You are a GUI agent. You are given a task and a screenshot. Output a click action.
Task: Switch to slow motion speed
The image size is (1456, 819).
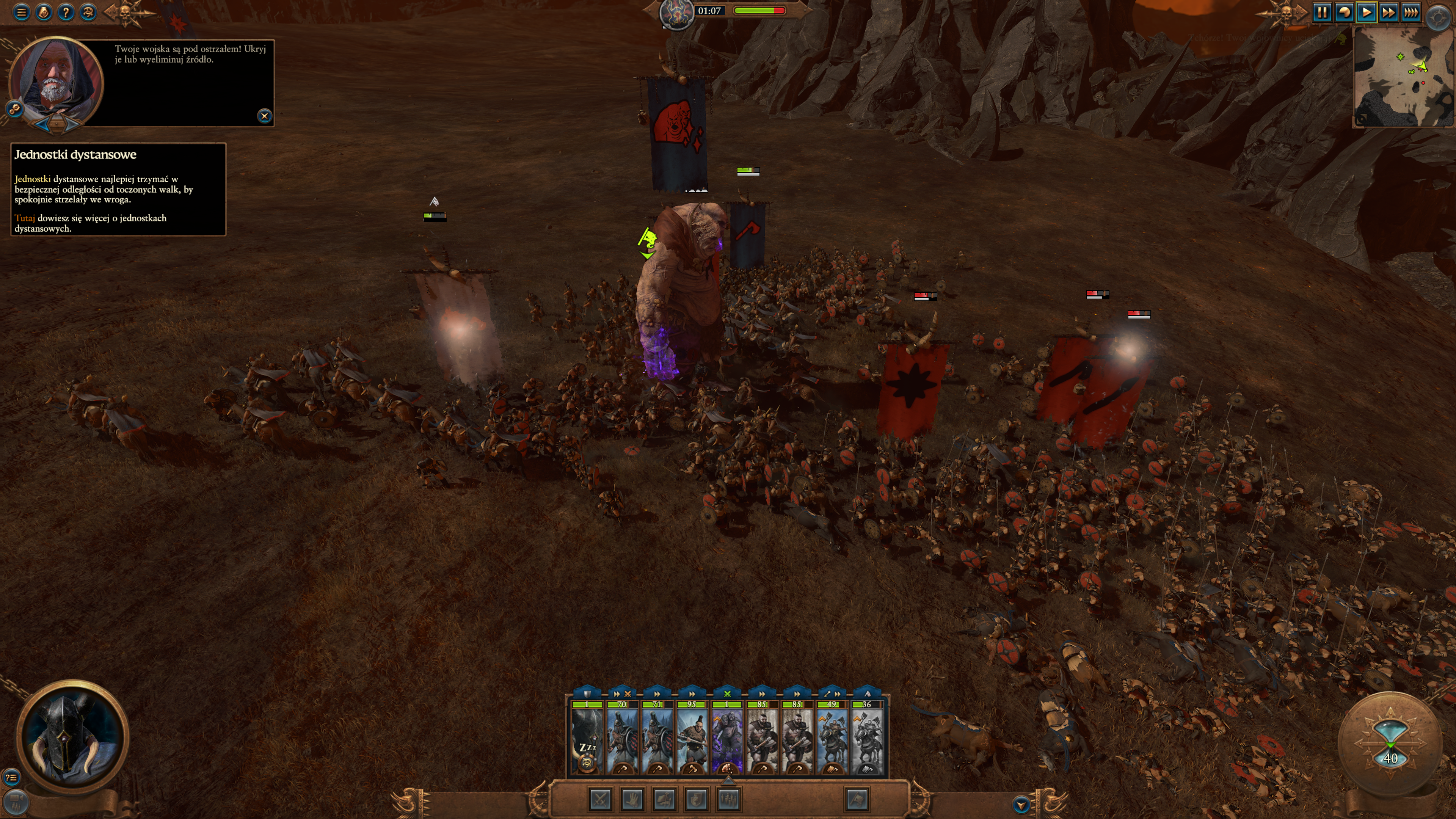[x=1344, y=12]
